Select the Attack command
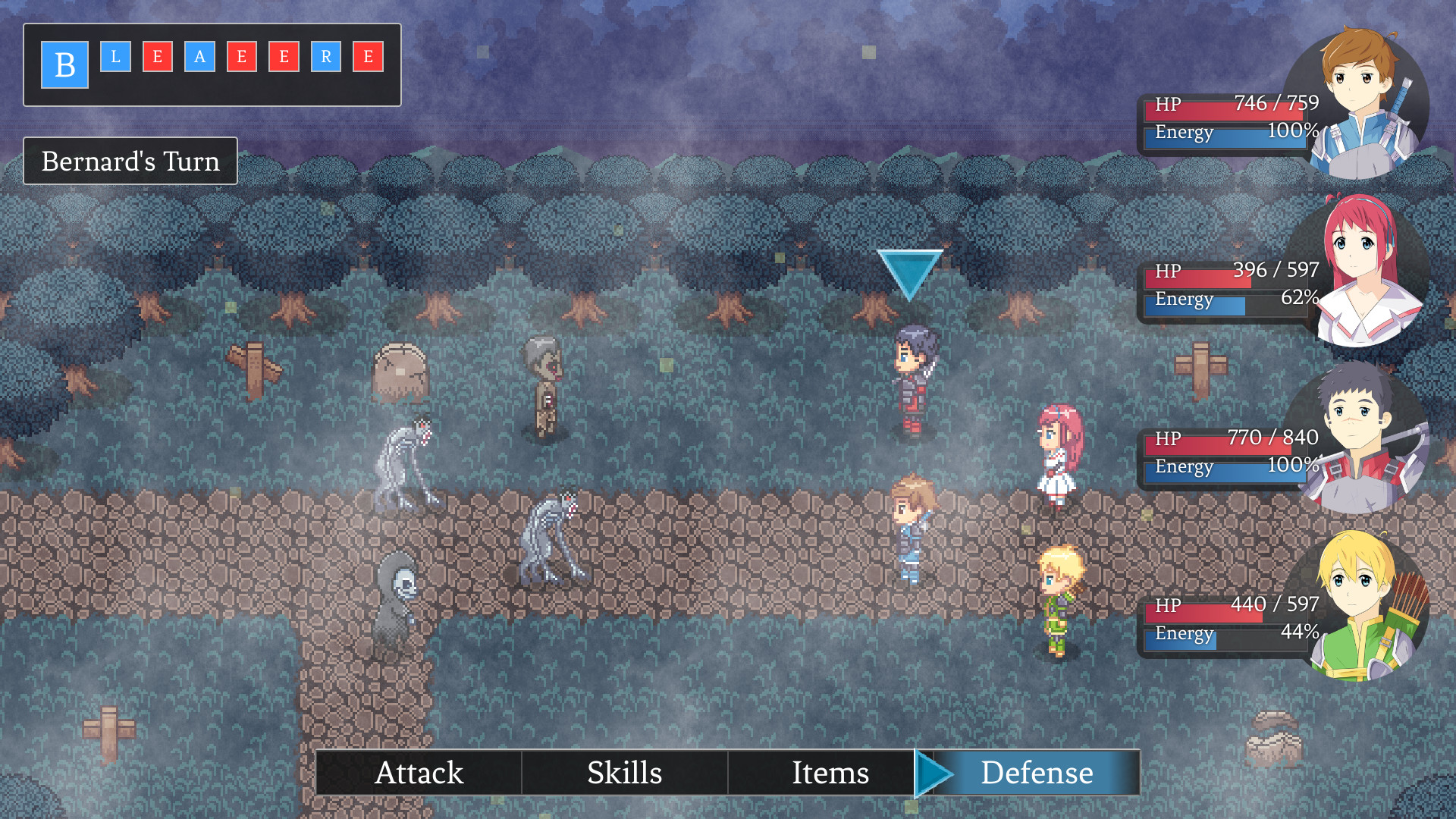Screen dimensions: 1456x819 point(420,773)
